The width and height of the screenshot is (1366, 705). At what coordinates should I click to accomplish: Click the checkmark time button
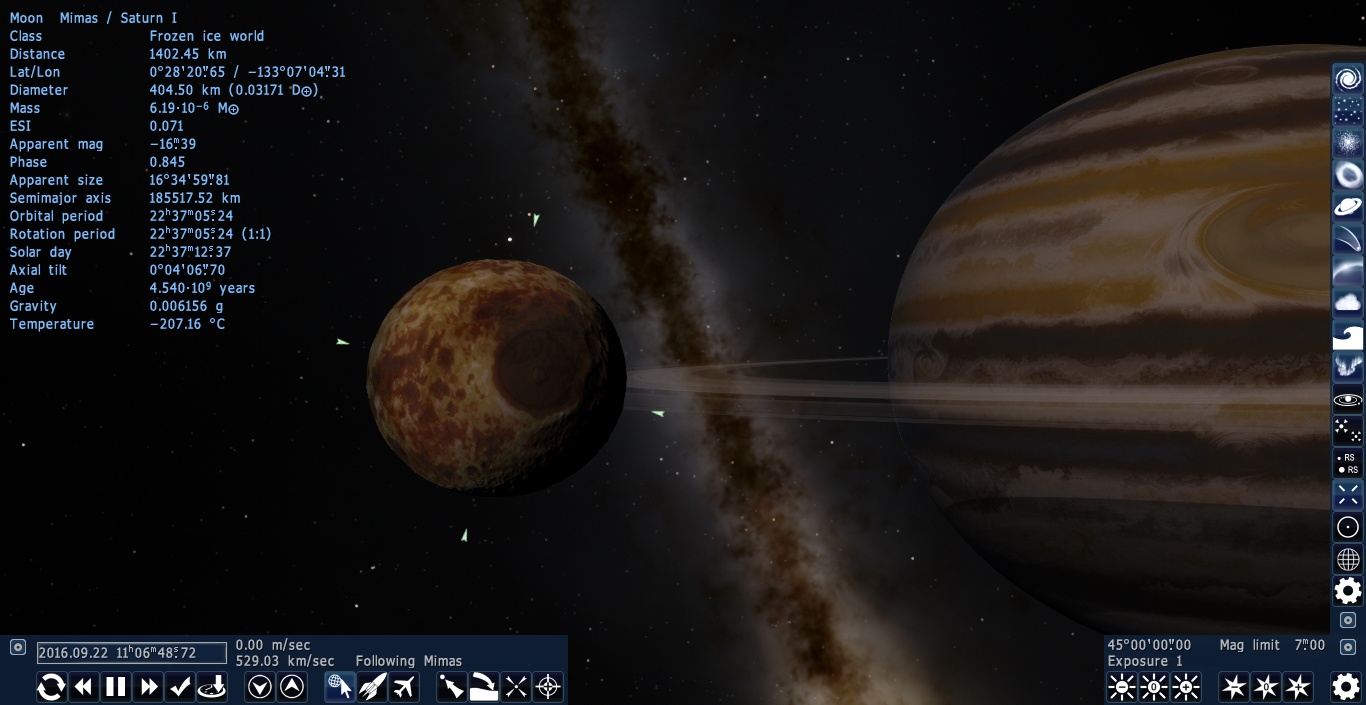click(181, 687)
